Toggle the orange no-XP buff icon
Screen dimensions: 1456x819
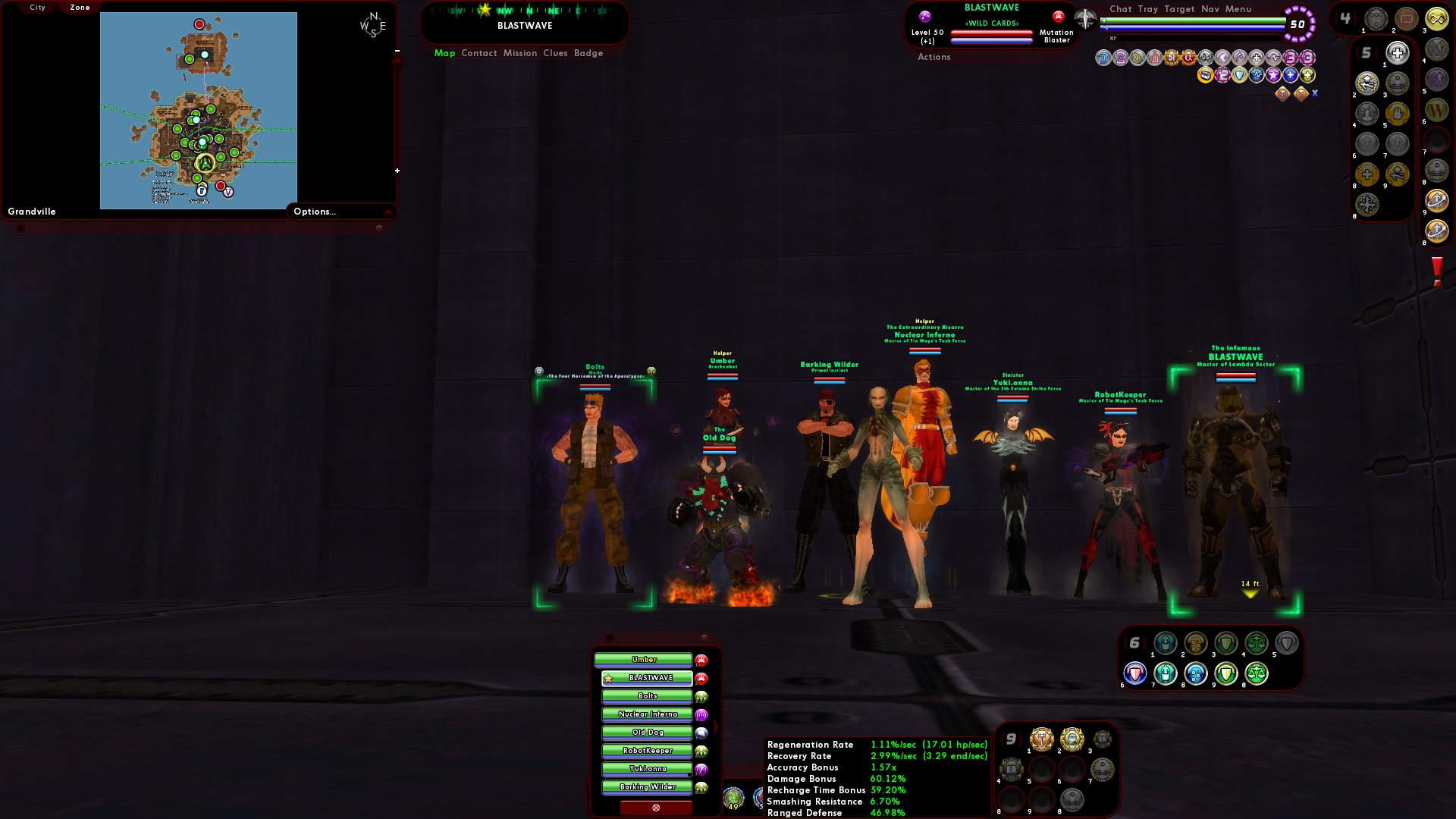coord(1282,95)
